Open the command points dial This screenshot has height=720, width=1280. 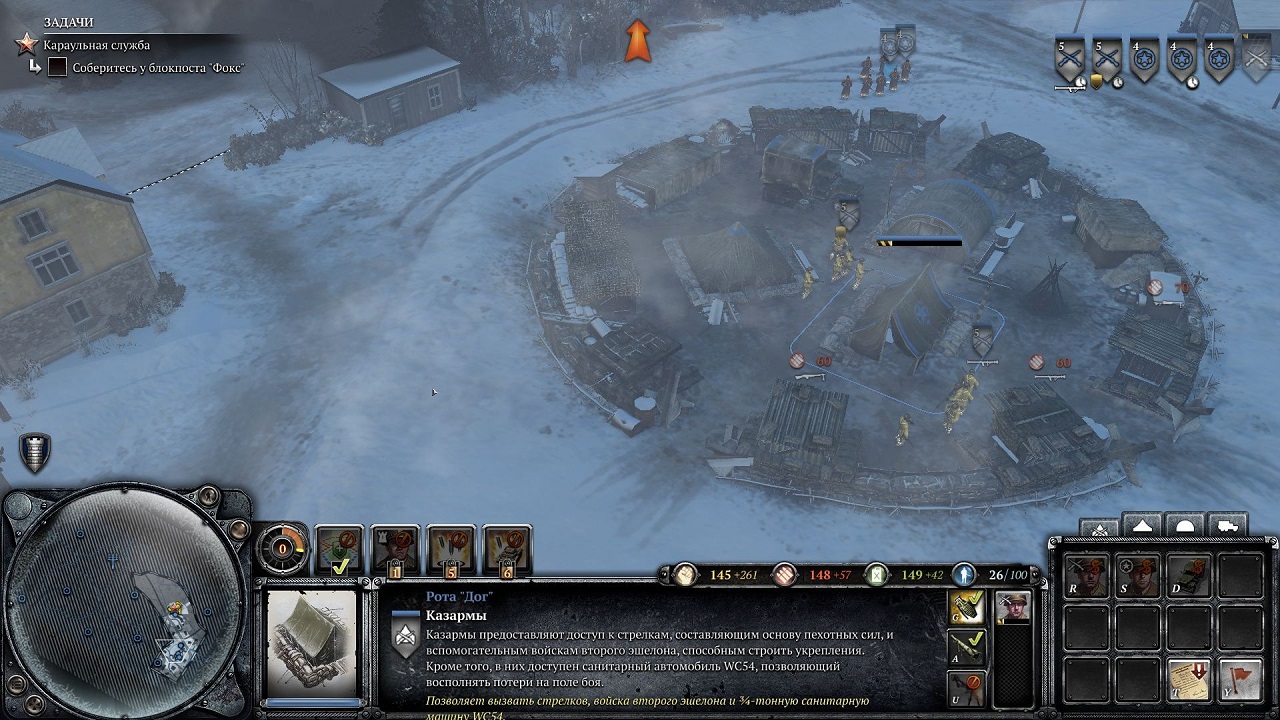point(283,548)
